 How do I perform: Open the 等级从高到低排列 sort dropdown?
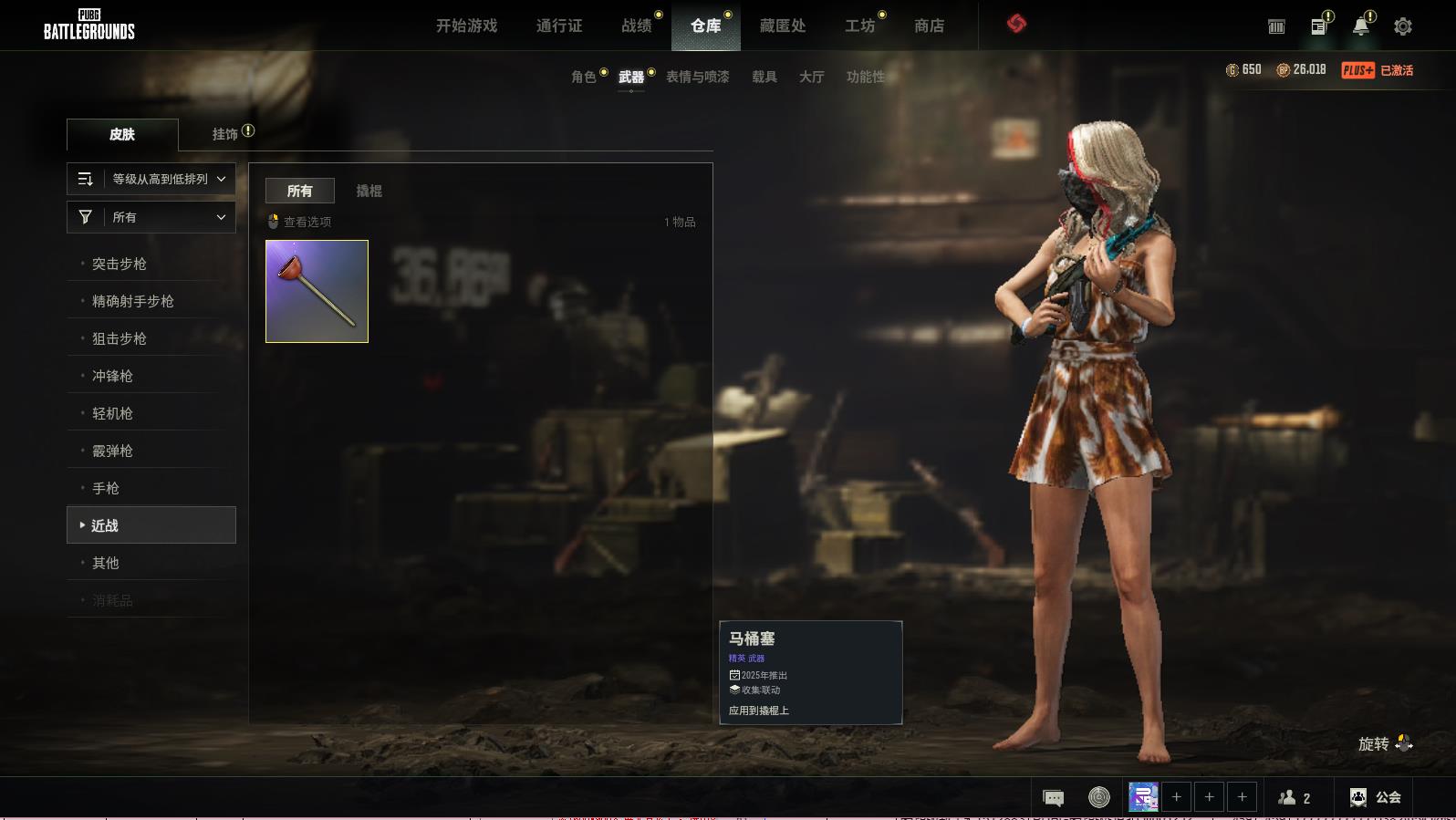click(151, 179)
